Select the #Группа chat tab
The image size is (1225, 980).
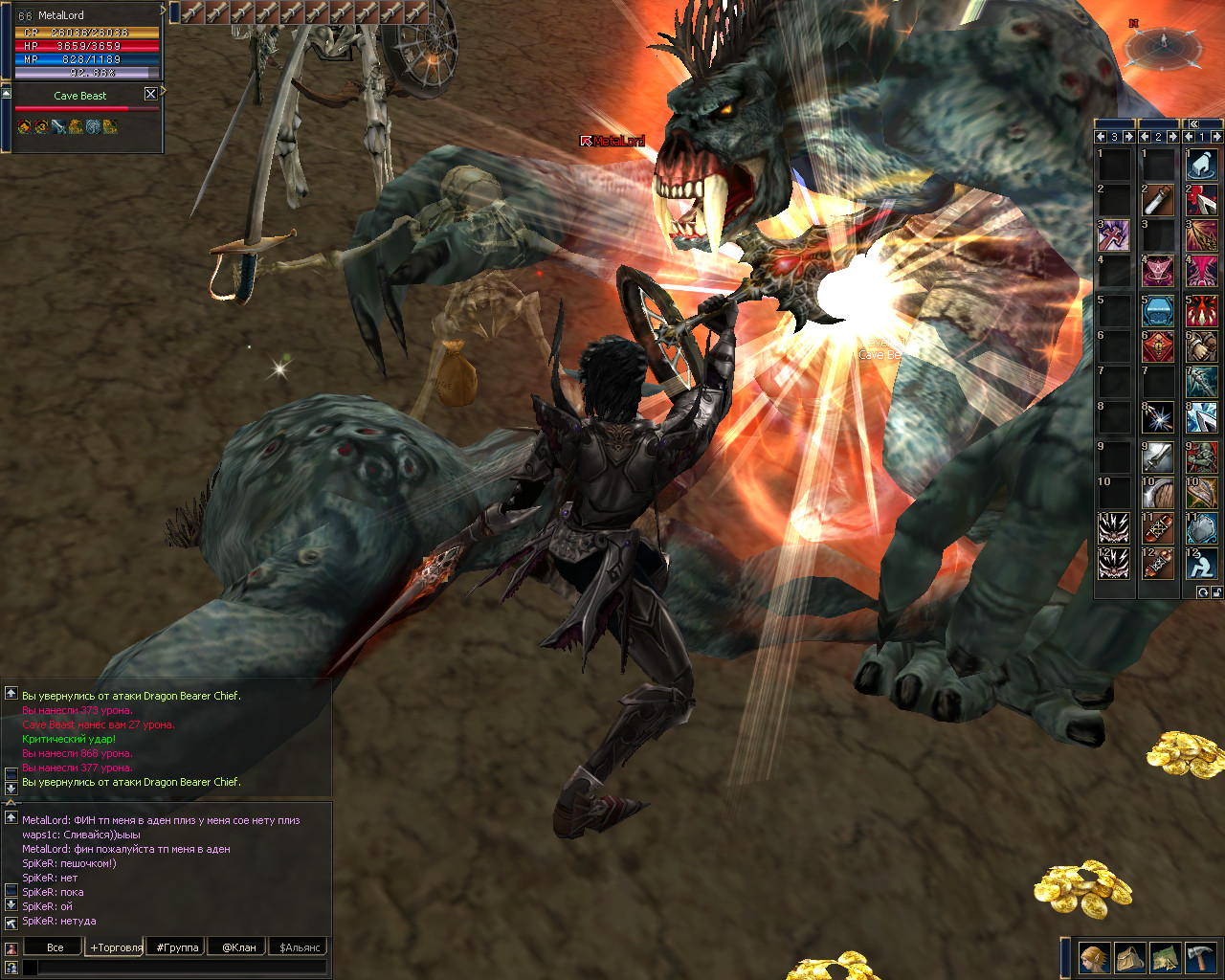177,947
